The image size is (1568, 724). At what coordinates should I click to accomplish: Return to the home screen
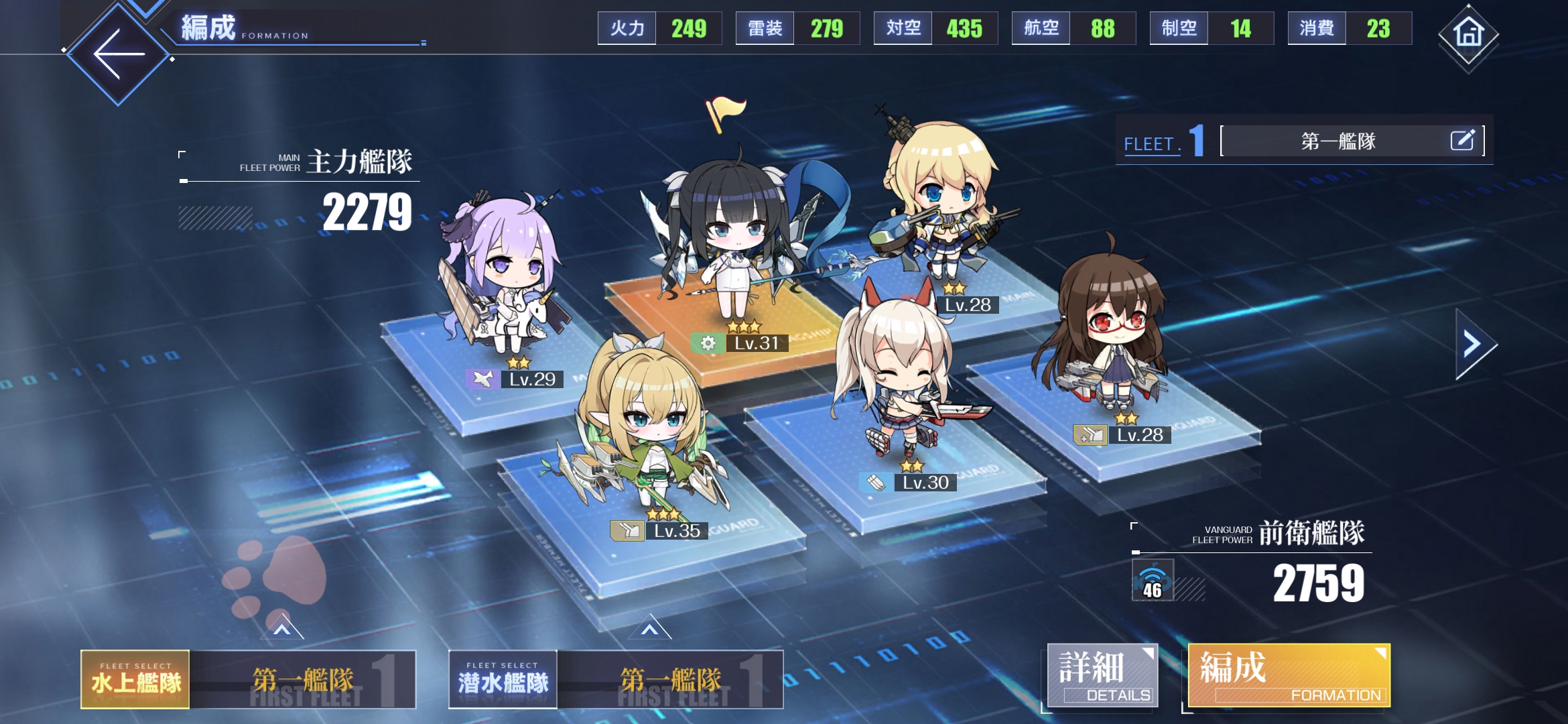[x=1468, y=34]
